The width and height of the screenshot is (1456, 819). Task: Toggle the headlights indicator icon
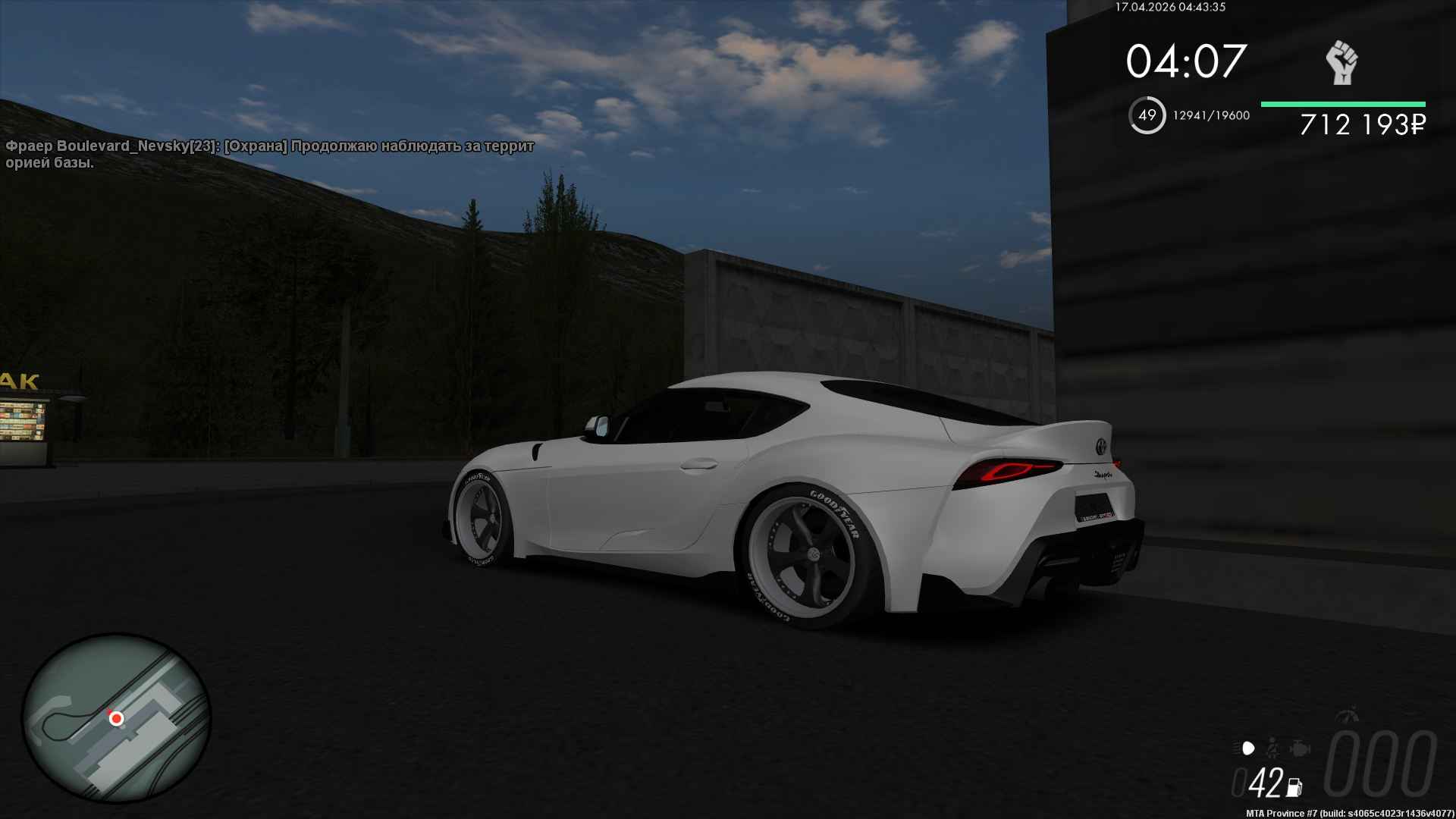tap(1247, 748)
